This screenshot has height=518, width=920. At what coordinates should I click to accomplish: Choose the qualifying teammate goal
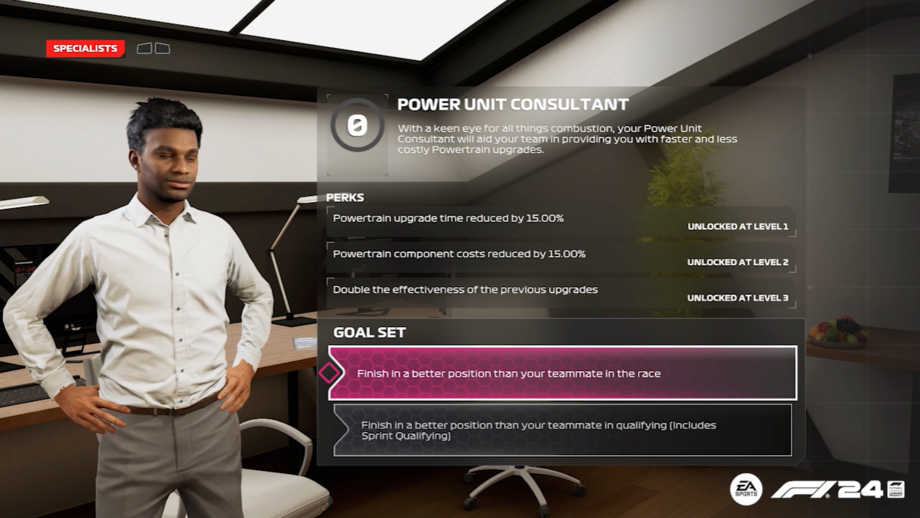pos(562,430)
